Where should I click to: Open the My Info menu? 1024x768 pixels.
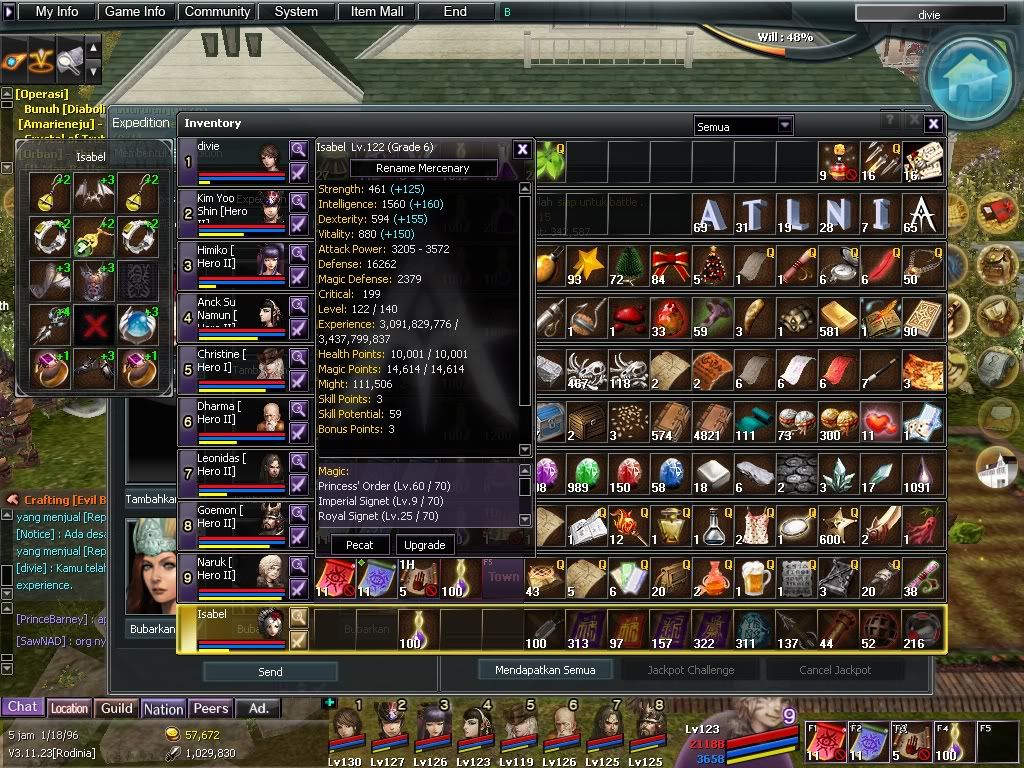(x=57, y=12)
